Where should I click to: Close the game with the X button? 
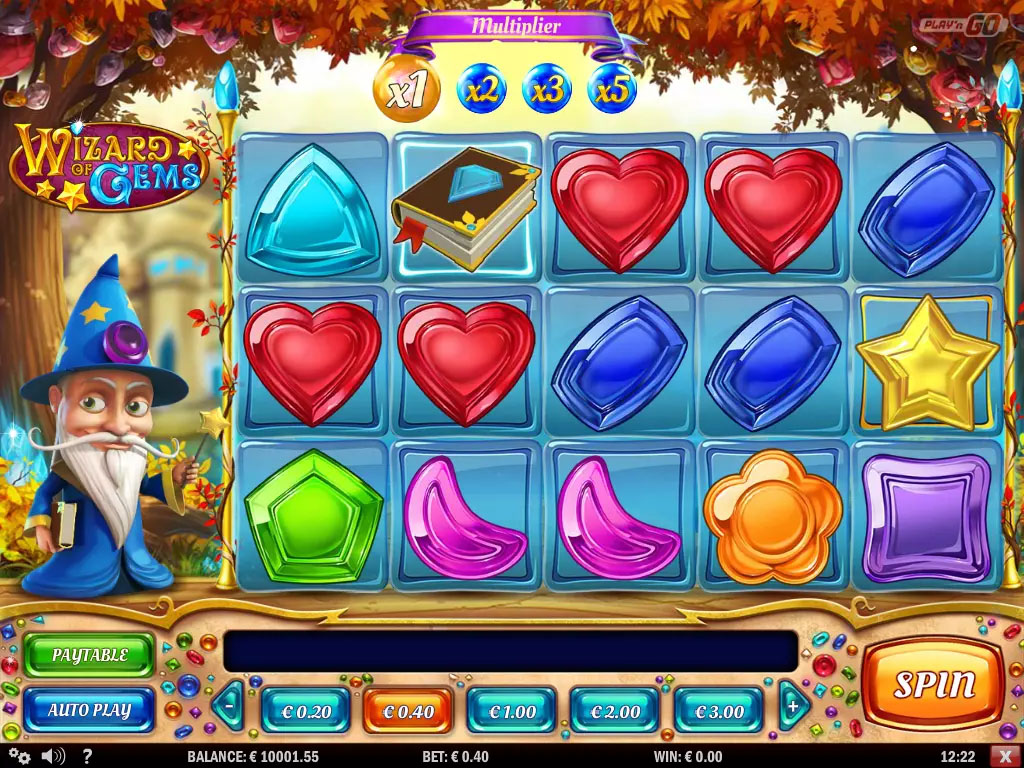[x=1006, y=756]
